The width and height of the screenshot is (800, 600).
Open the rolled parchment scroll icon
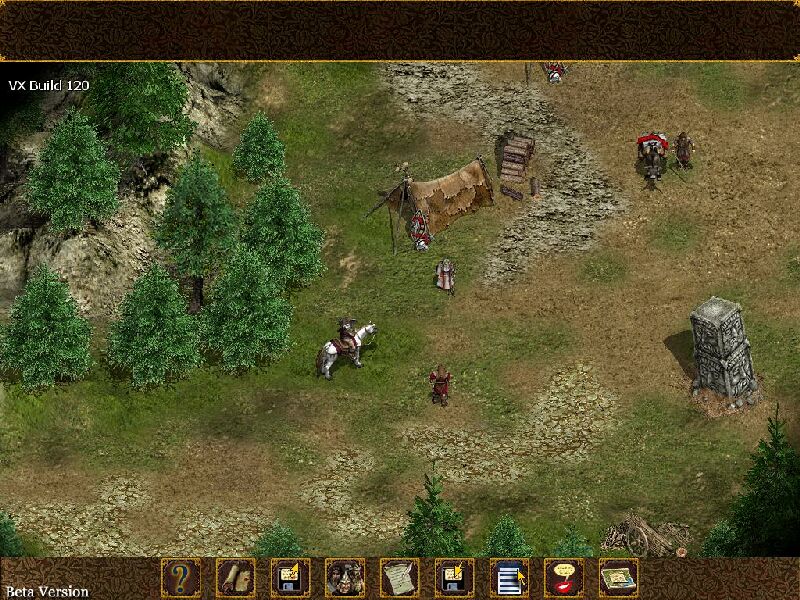coord(236,577)
